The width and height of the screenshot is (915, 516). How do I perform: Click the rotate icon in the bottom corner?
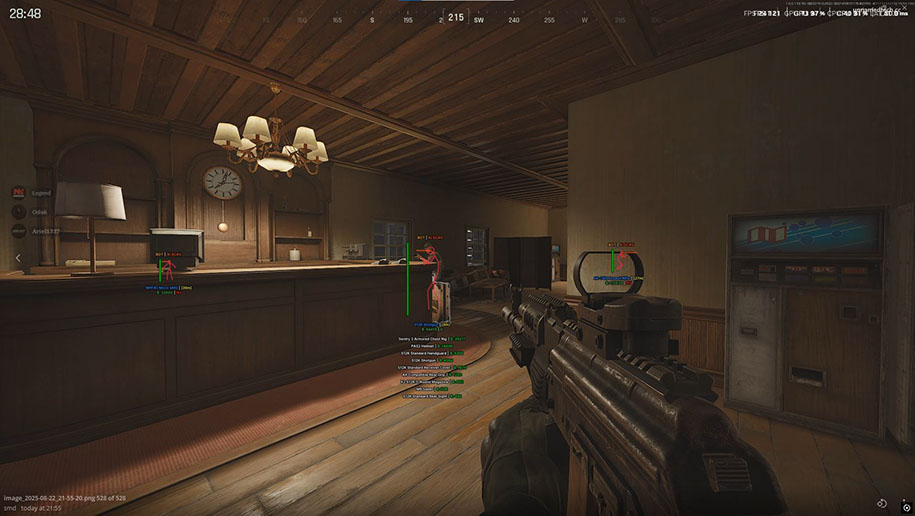pos(882,503)
